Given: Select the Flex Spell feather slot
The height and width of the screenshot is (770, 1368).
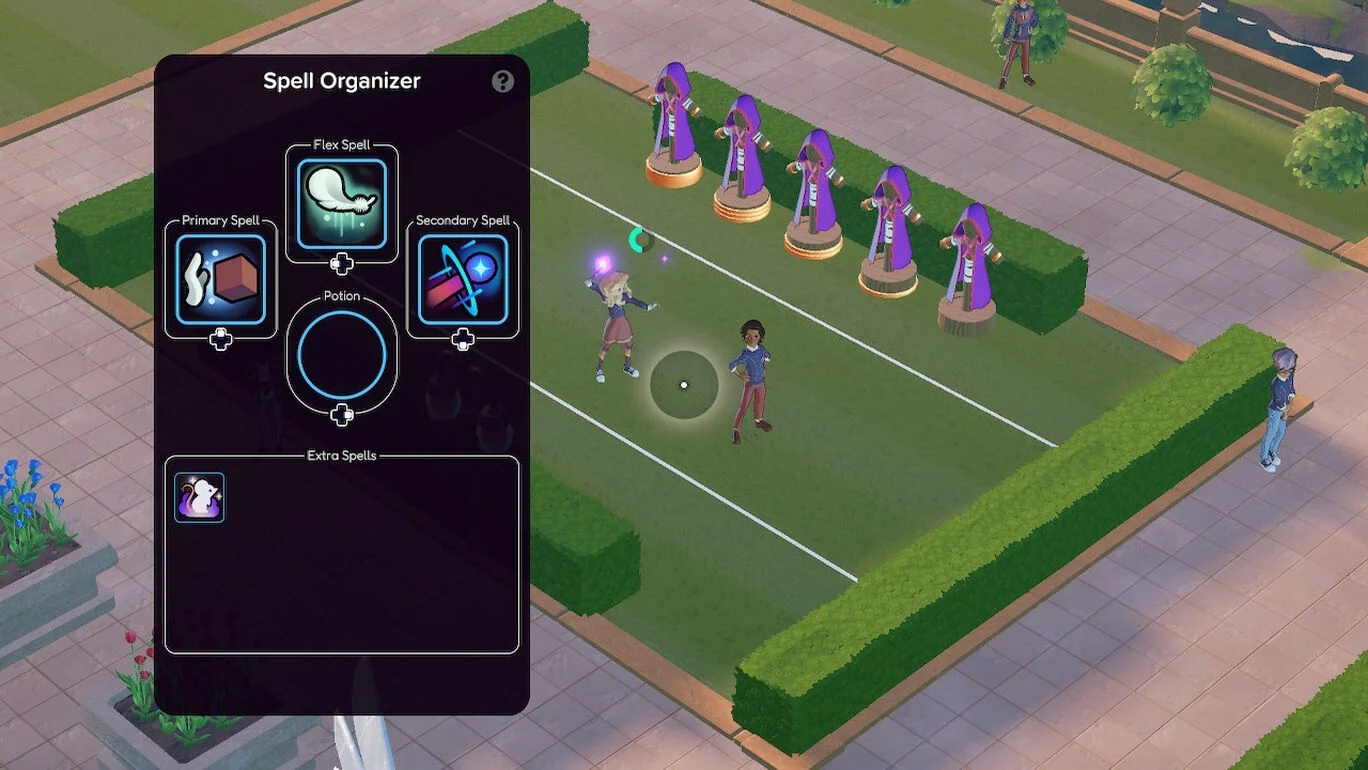Looking at the screenshot, I should pos(342,204).
